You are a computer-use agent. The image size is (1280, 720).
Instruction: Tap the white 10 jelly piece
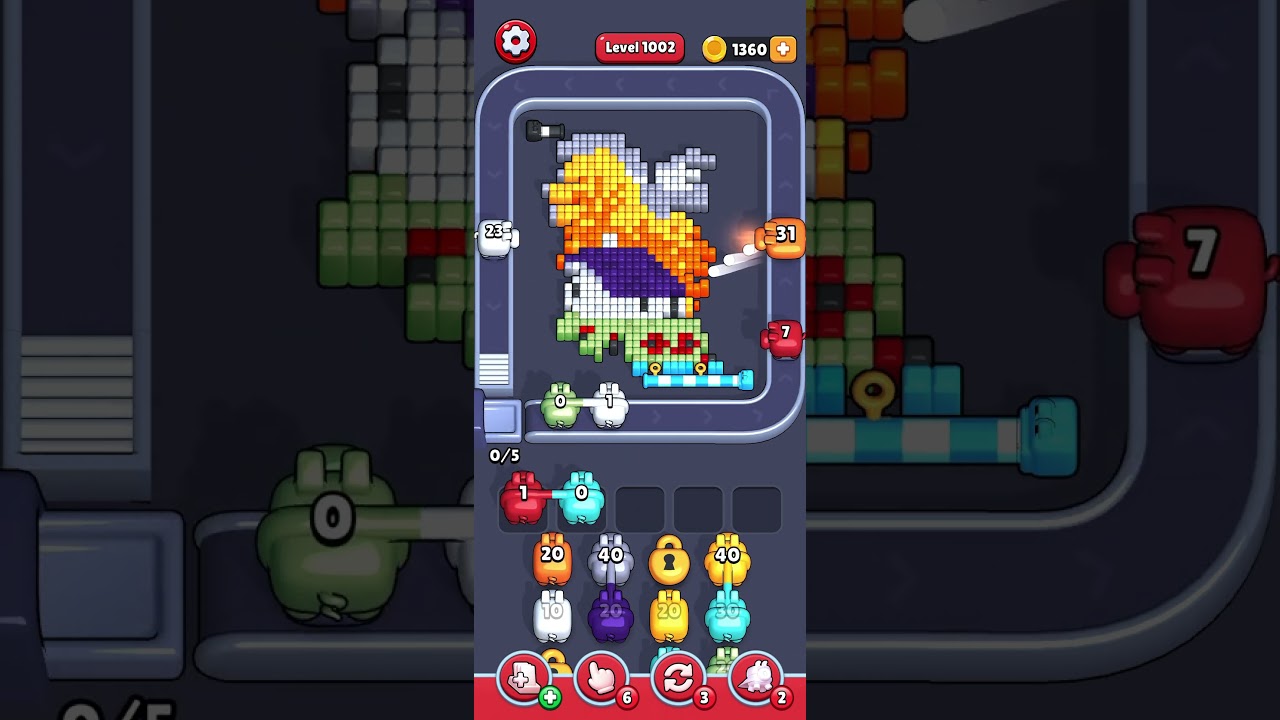coord(551,614)
